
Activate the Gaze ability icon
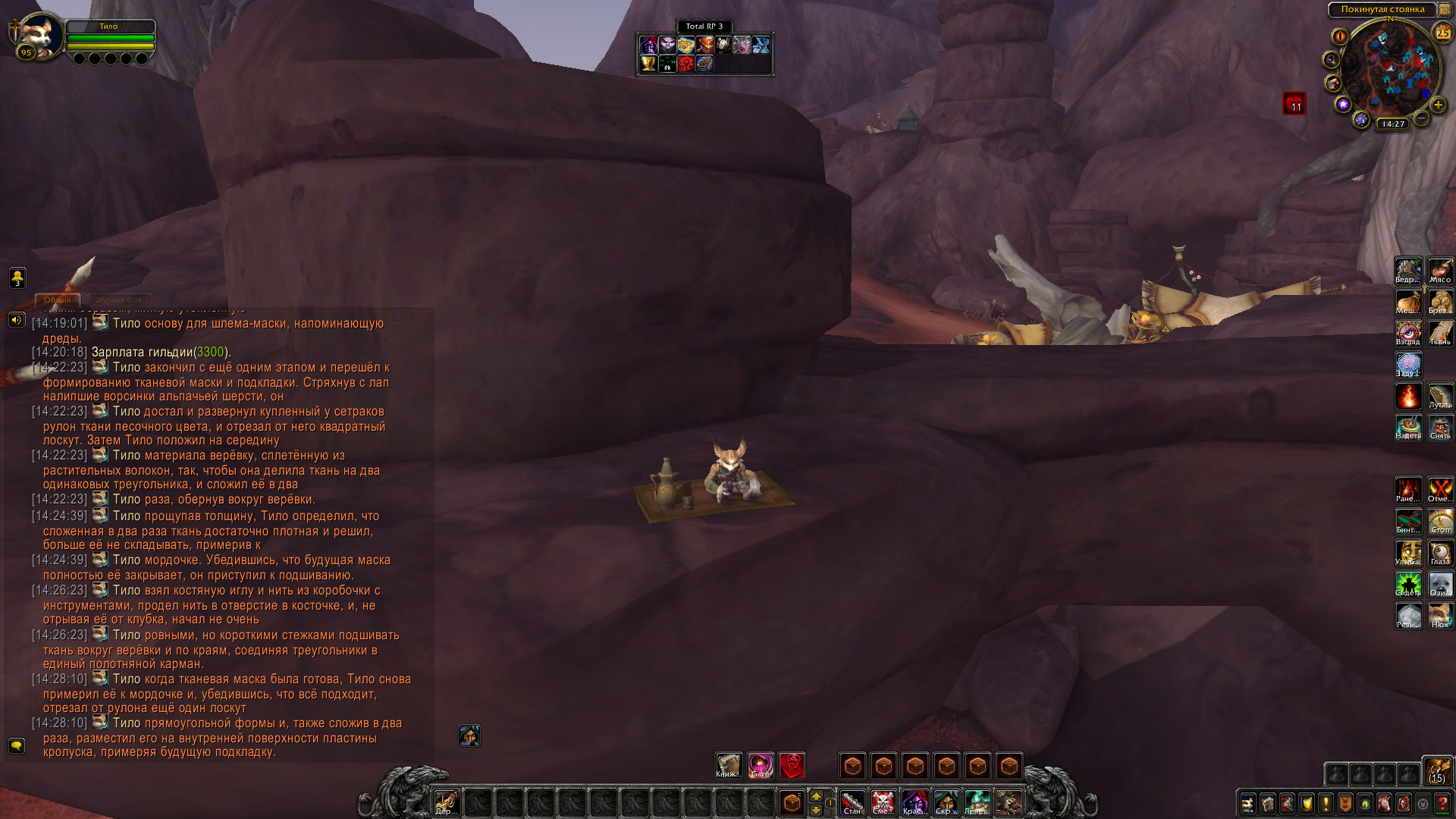click(x=760, y=765)
